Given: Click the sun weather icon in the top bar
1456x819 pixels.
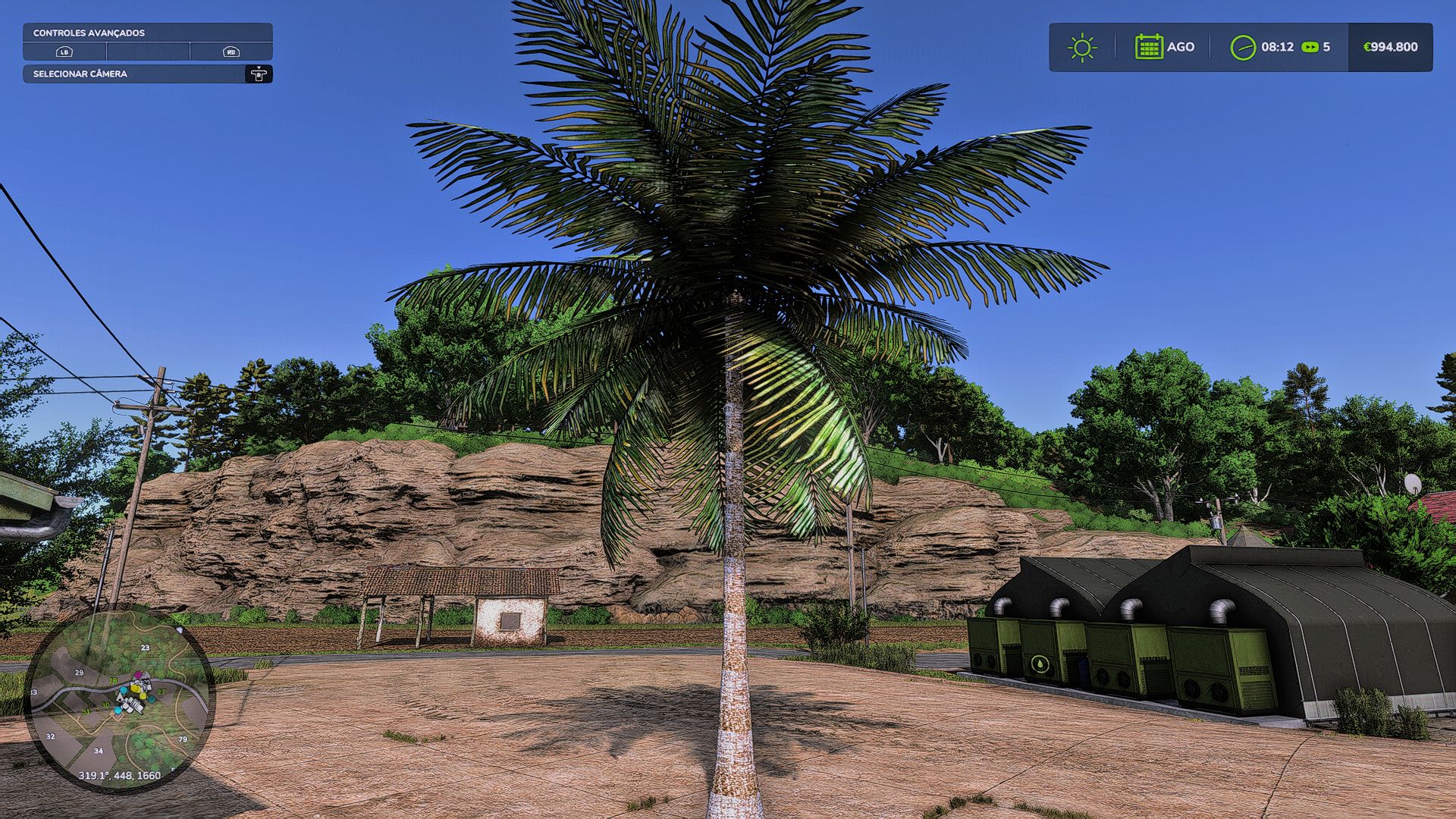Looking at the screenshot, I should pyautogui.click(x=1083, y=47).
